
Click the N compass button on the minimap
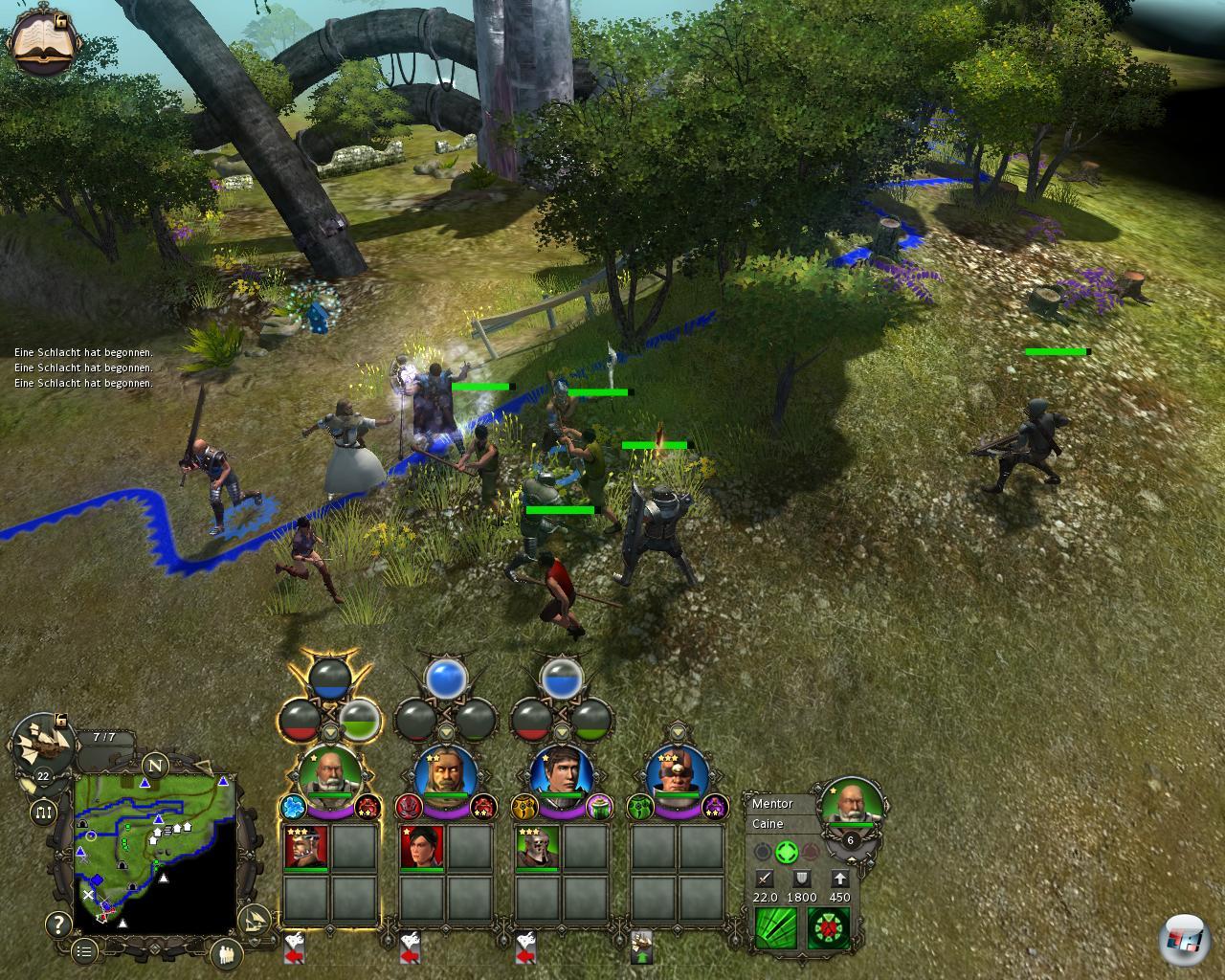click(155, 766)
